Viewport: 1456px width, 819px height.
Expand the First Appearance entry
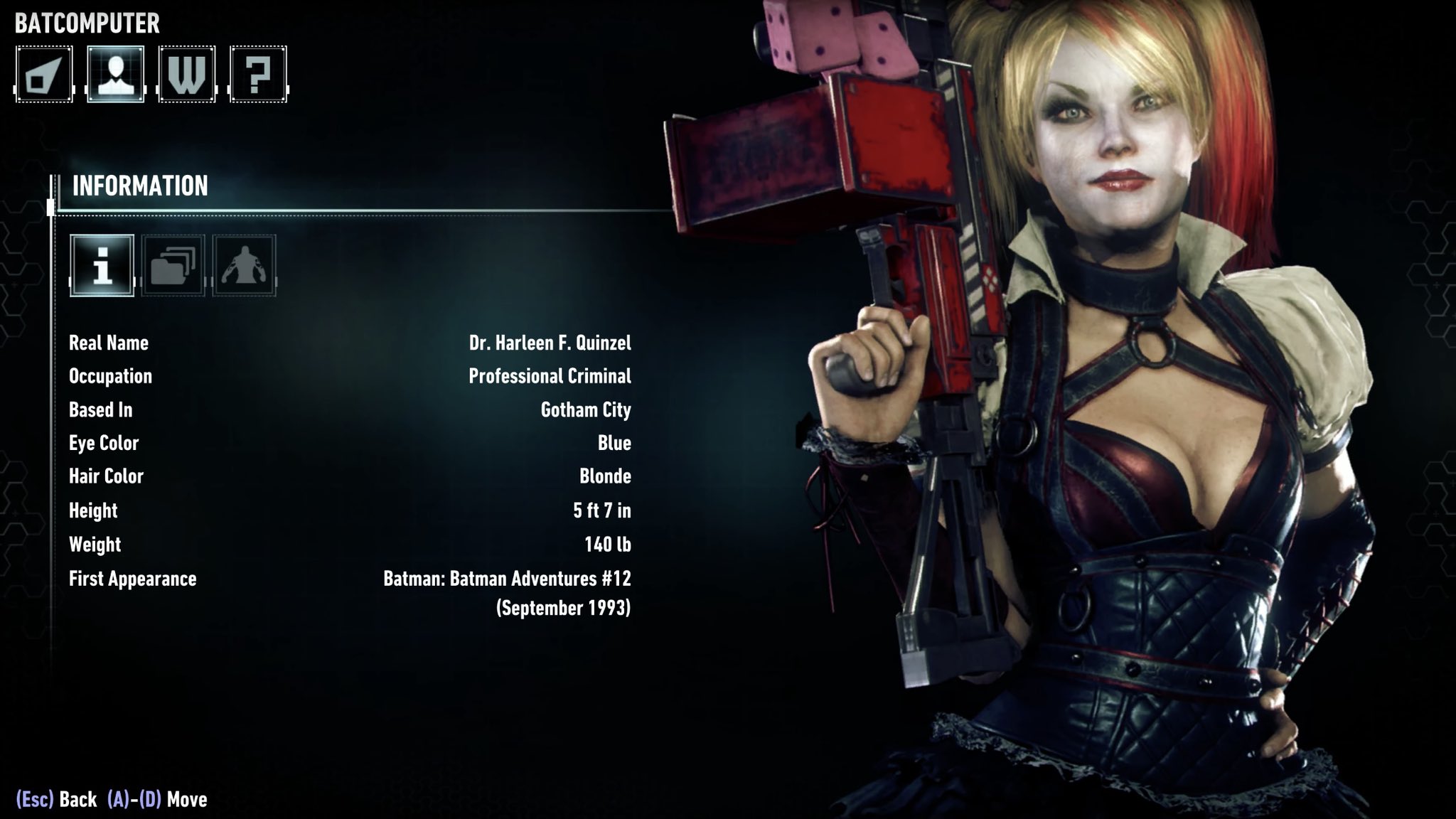[x=132, y=579]
